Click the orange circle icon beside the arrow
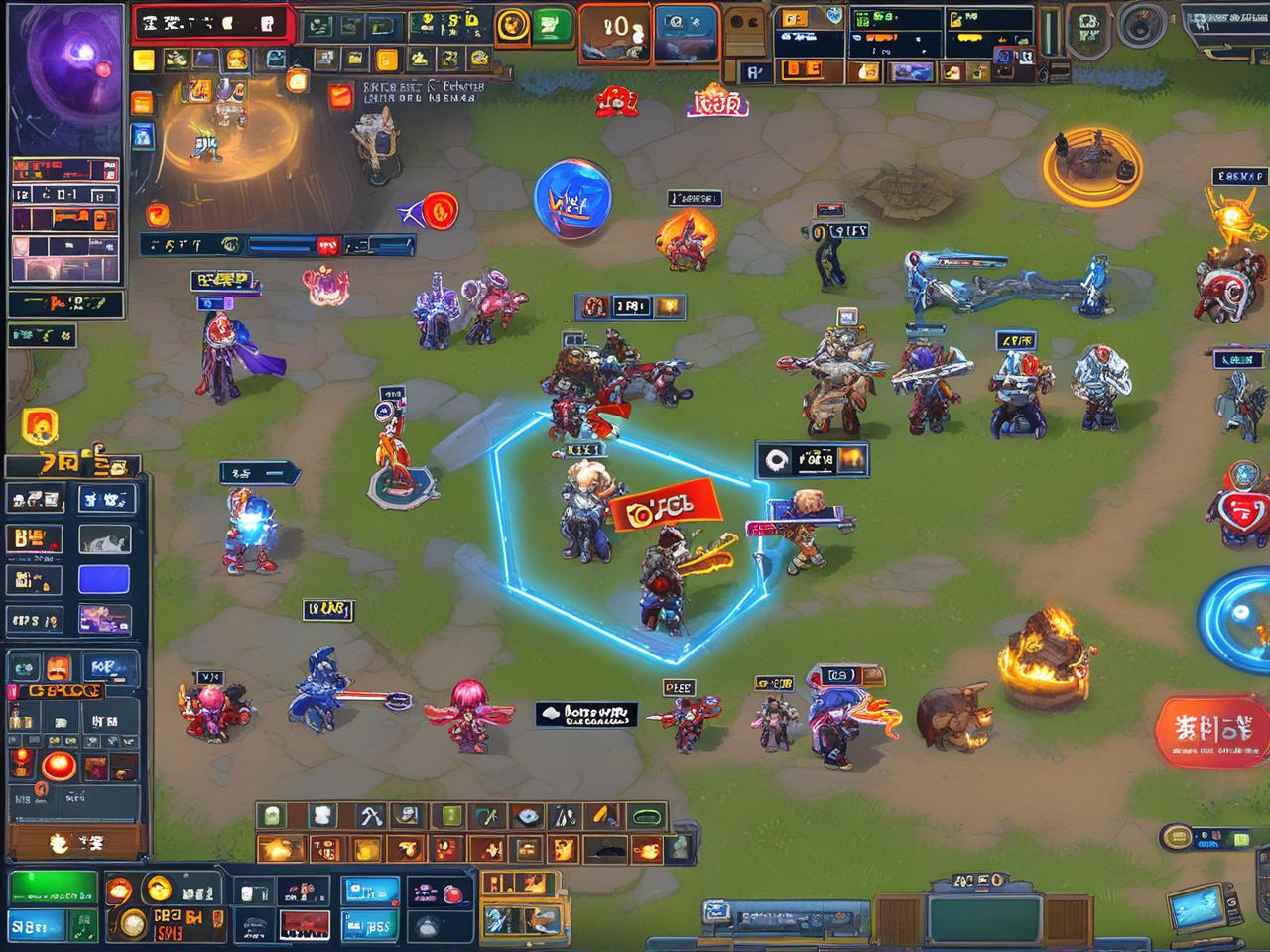1270x952 pixels. 440,209
